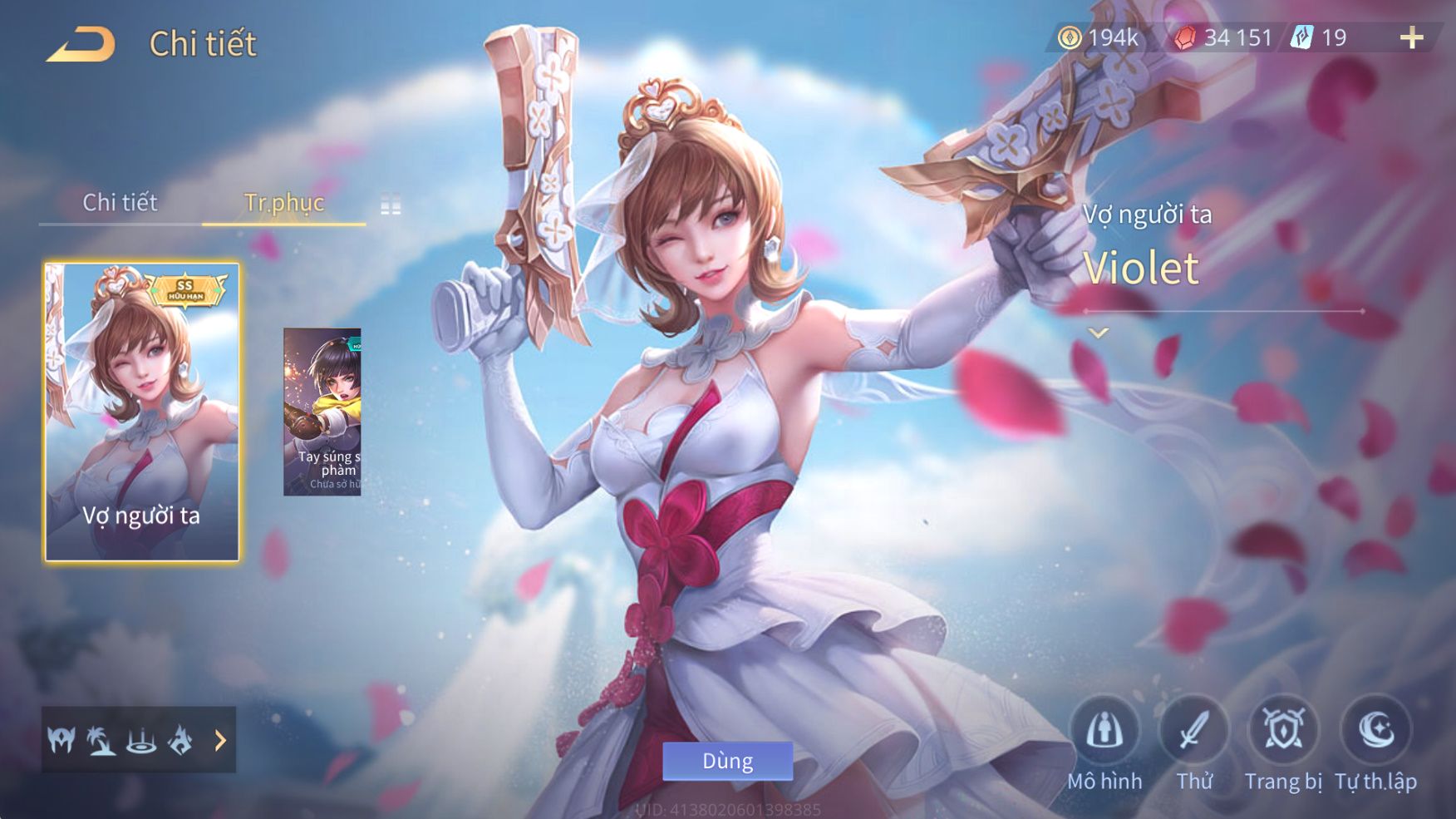Open Trang bị equipment setup
Viewport: 1456px width, 819px height.
1283,732
